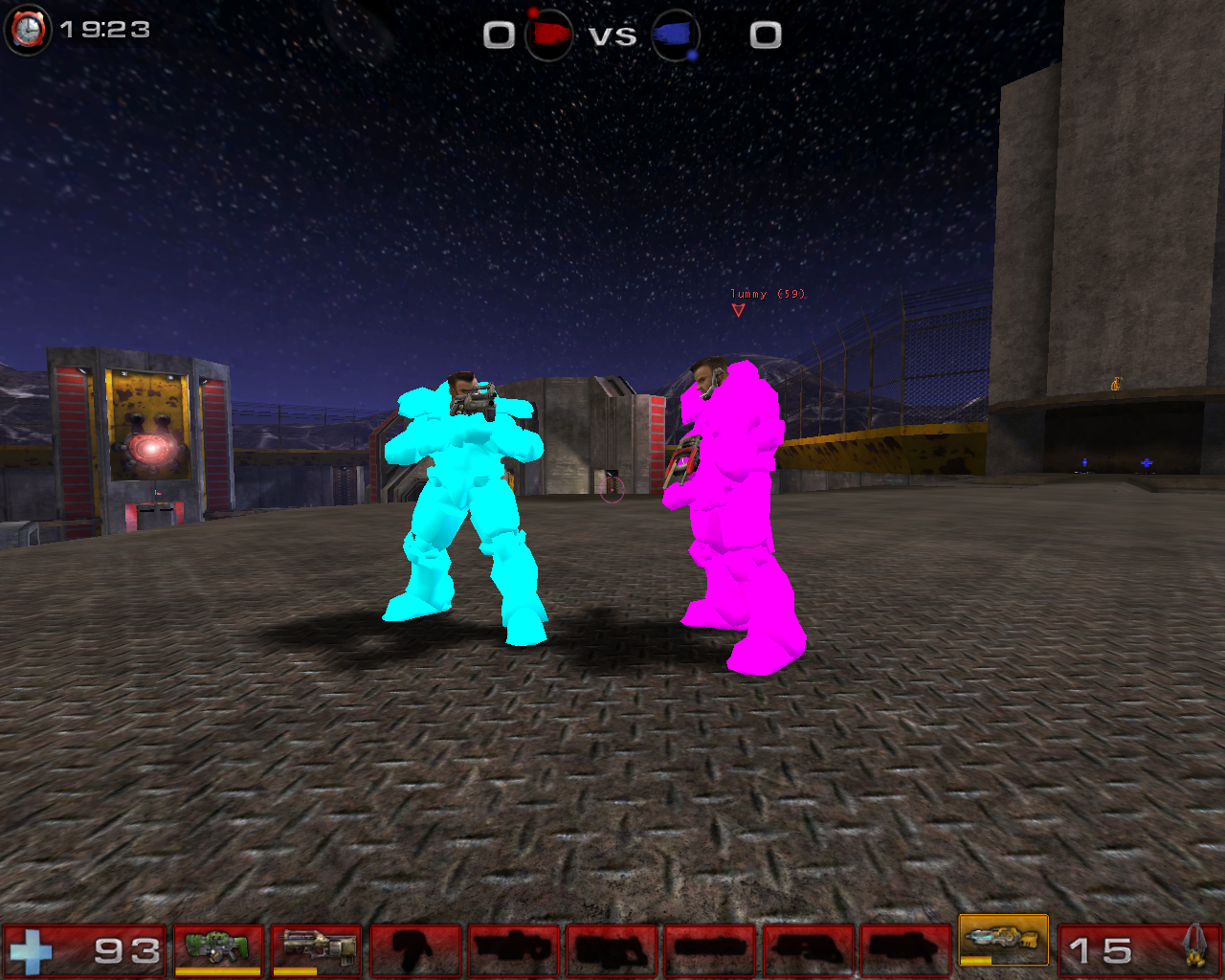Click the red team flag emblem
Viewport: 1225px width, 980px height.
click(x=548, y=32)
